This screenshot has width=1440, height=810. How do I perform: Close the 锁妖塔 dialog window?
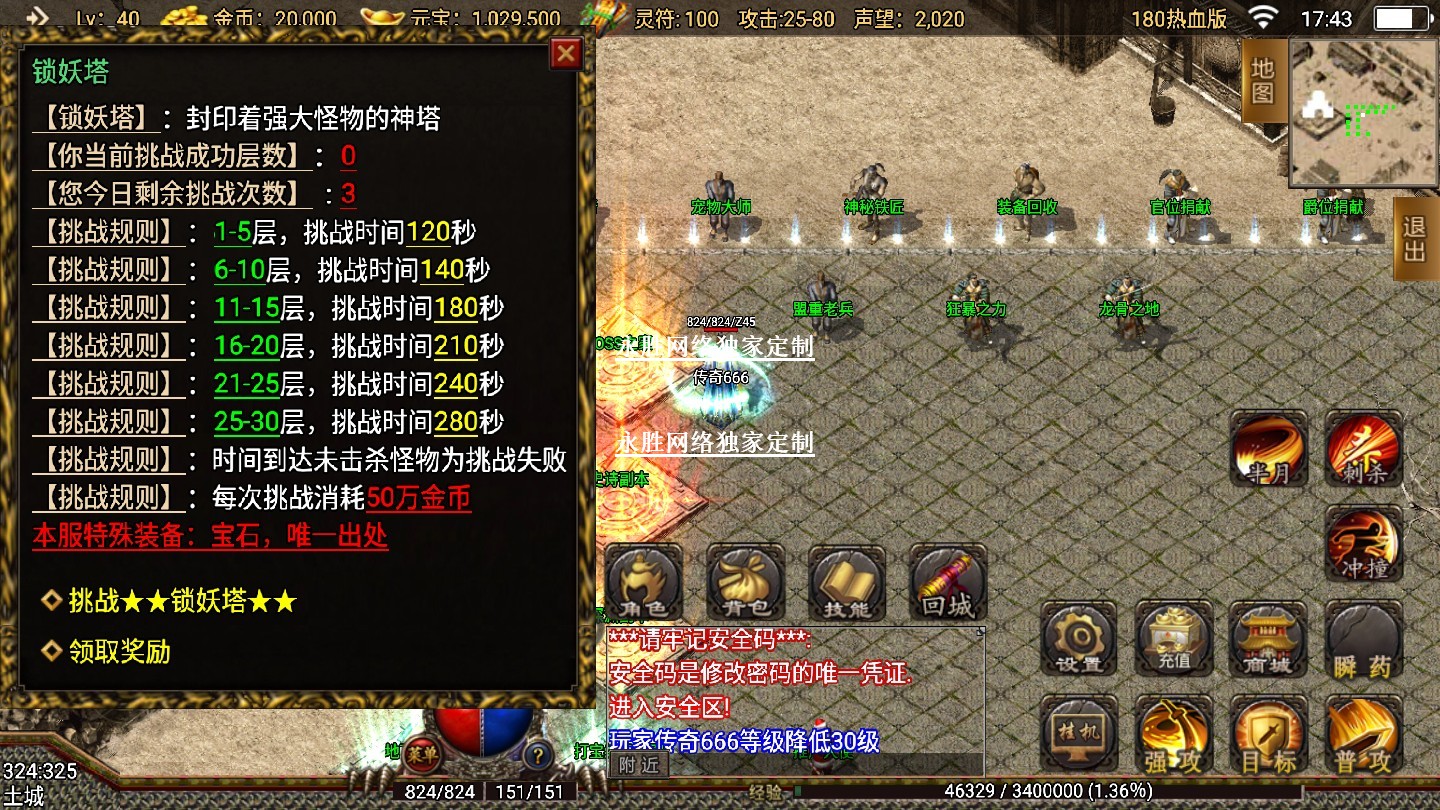click(x=566, y=53)
